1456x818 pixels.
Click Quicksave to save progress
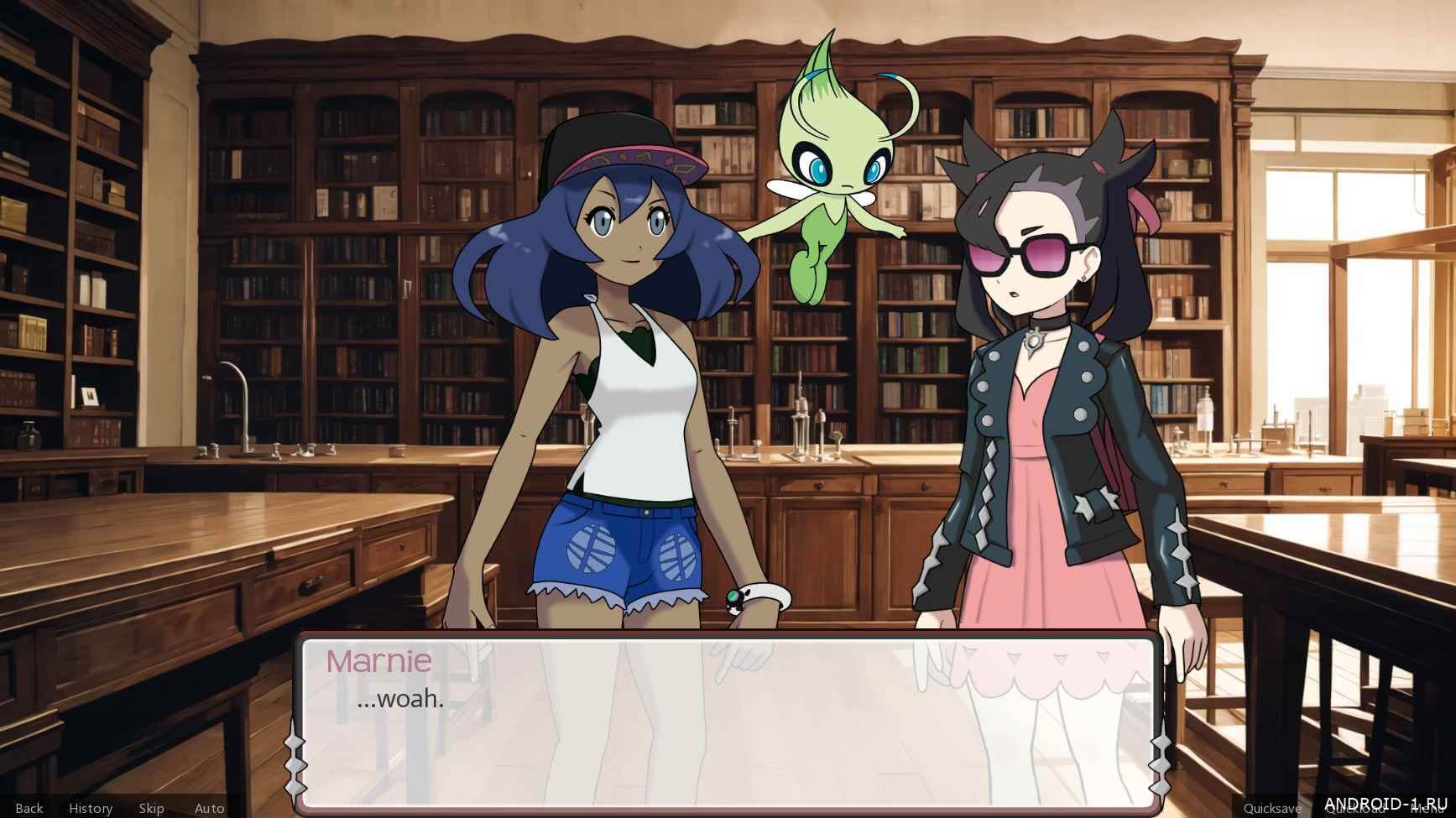click(1271, 808)
